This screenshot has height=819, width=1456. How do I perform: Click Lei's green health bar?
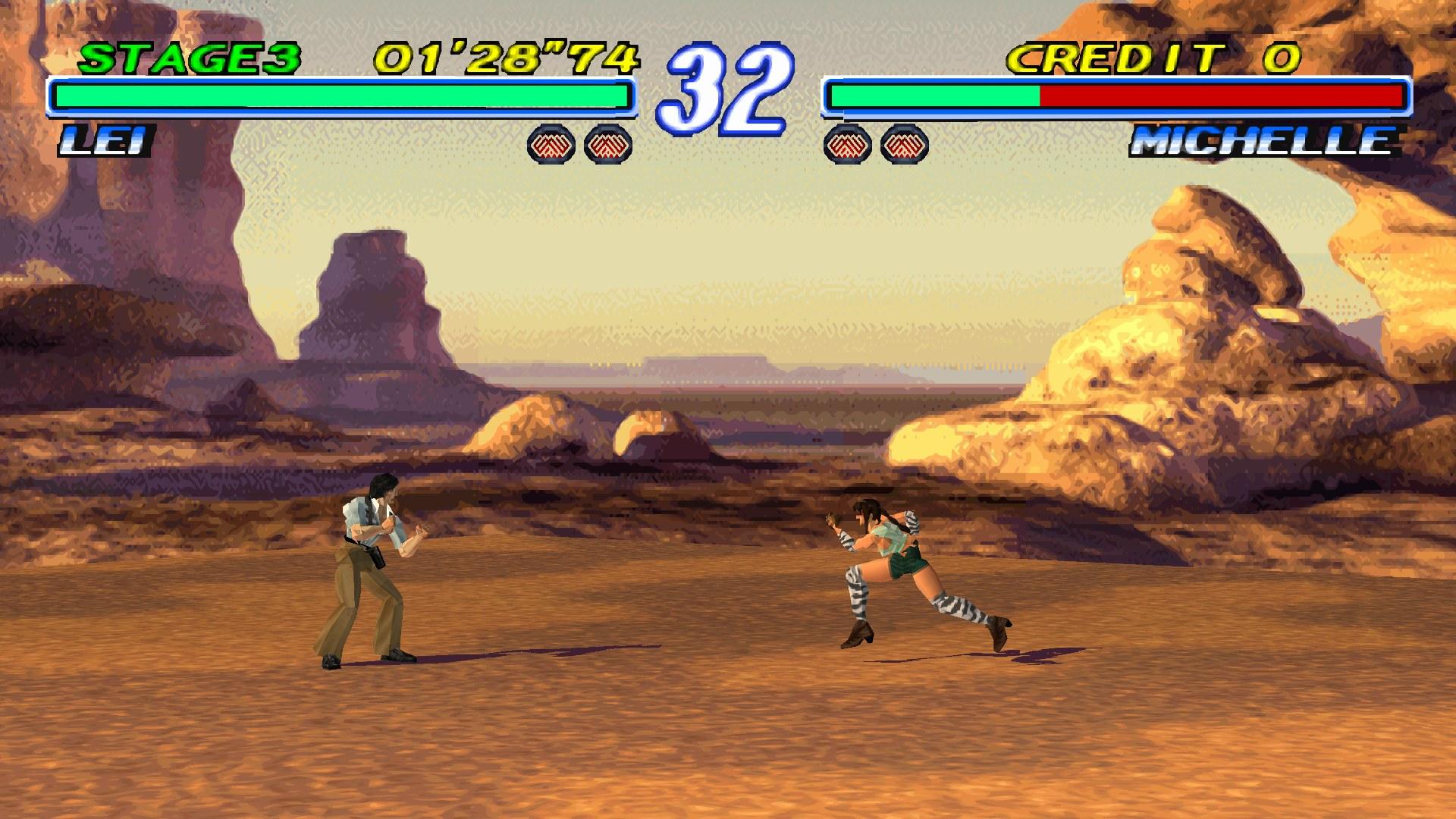tap(341, 97)
